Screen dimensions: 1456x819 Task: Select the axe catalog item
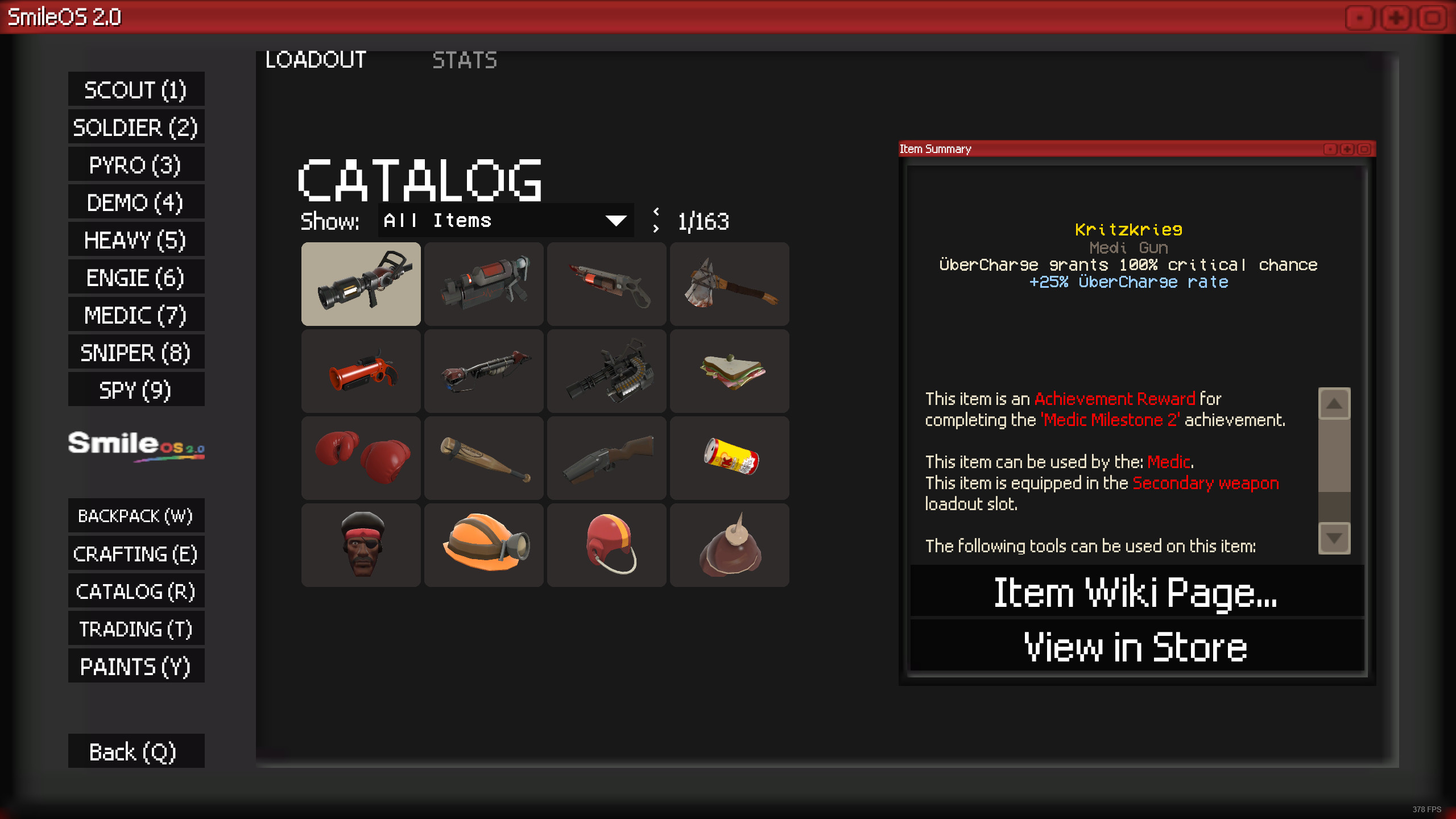point(730,284)
